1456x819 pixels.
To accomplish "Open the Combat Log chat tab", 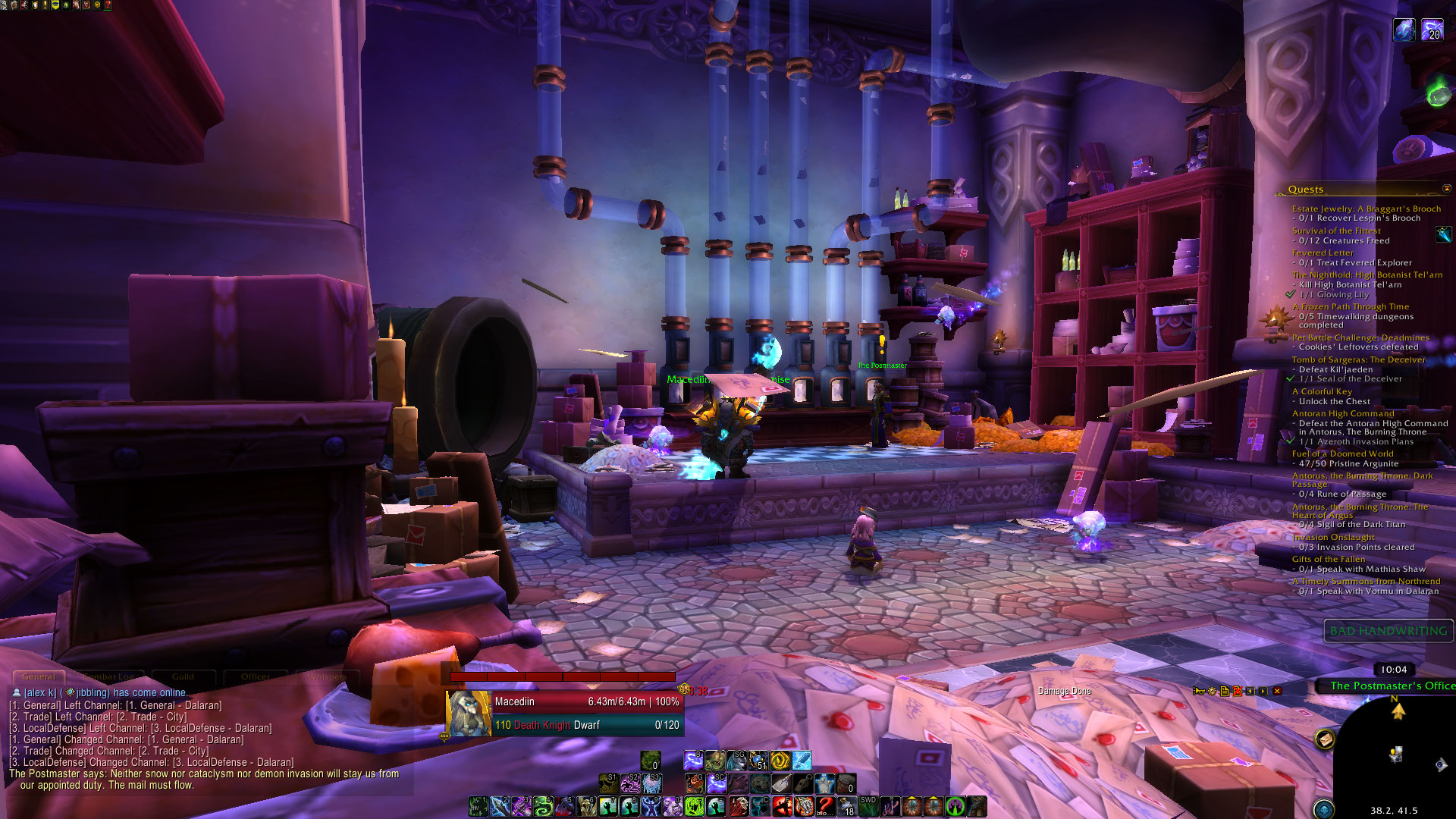I will click(108, 676).
